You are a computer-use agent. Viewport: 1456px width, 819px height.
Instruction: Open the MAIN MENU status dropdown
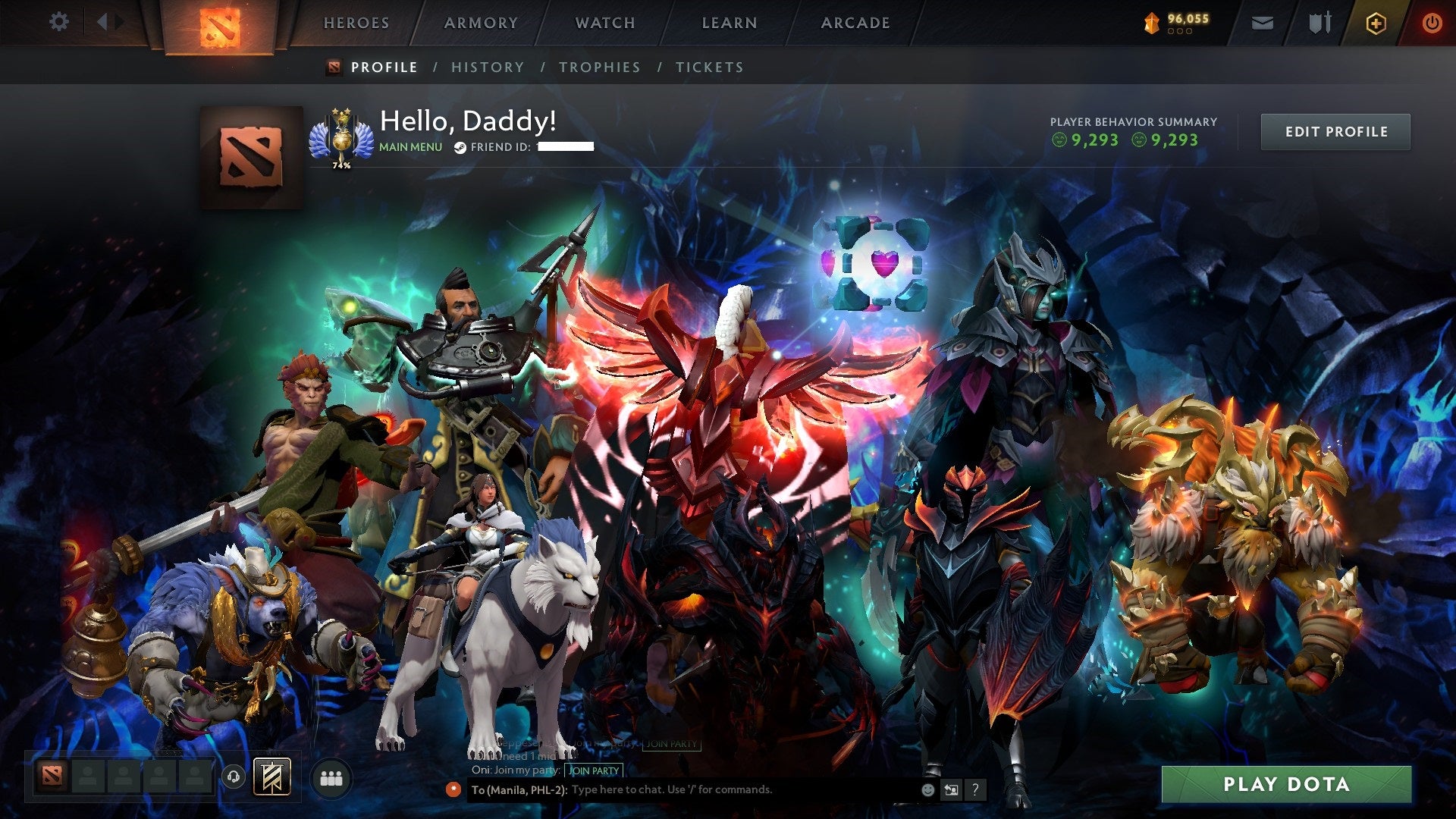click(410, 146)
